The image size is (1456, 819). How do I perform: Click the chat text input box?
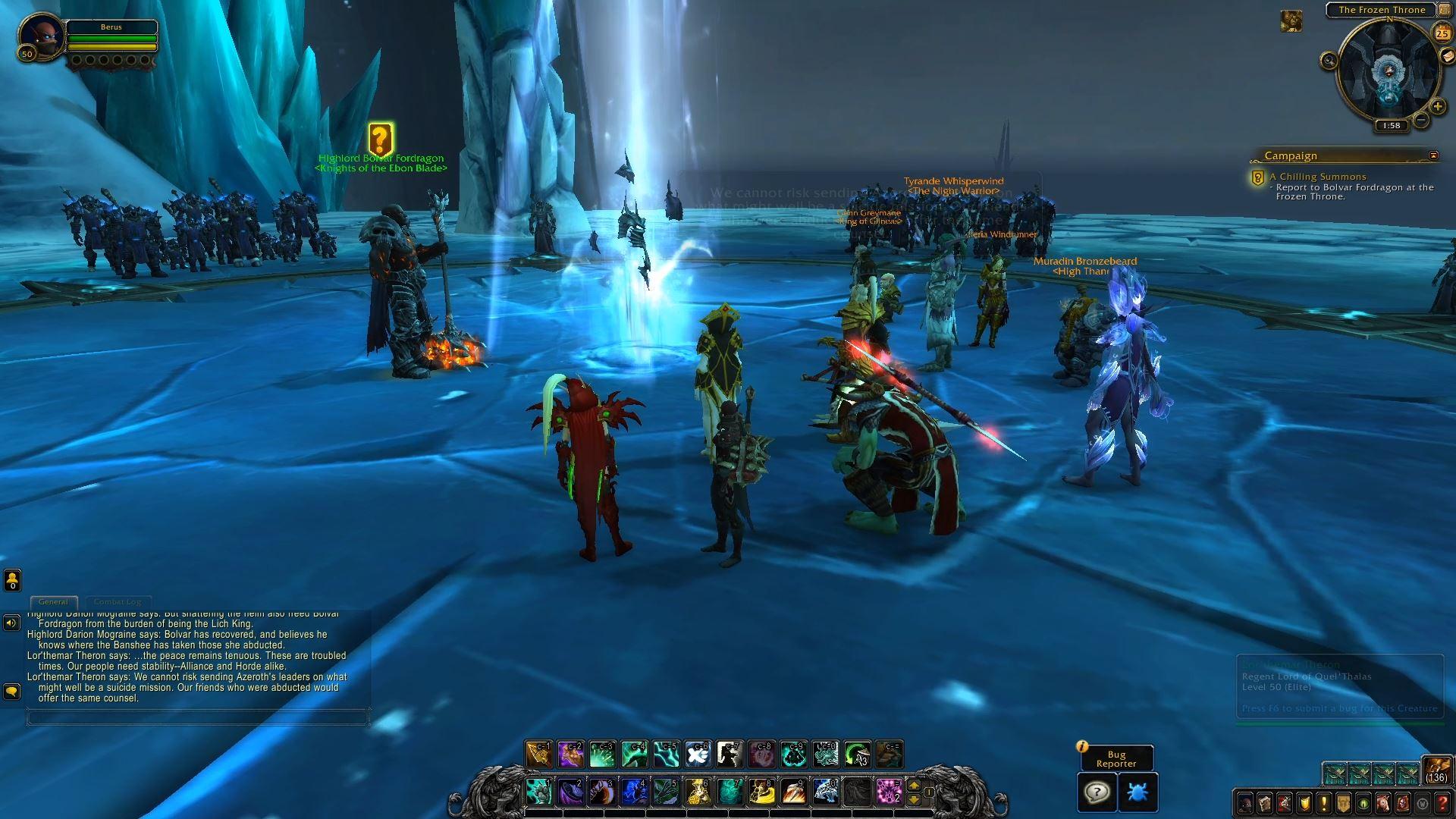pyautogui.click(x=197, y=717)
